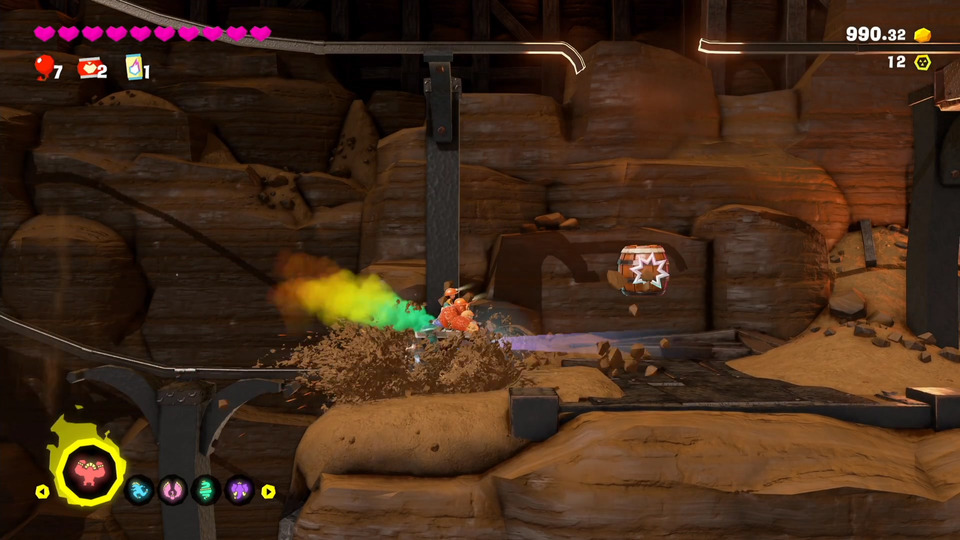The width and height of the screenshot is (960, 540).
Task: Use the red heart juice can item
Action: pos(87,67)
